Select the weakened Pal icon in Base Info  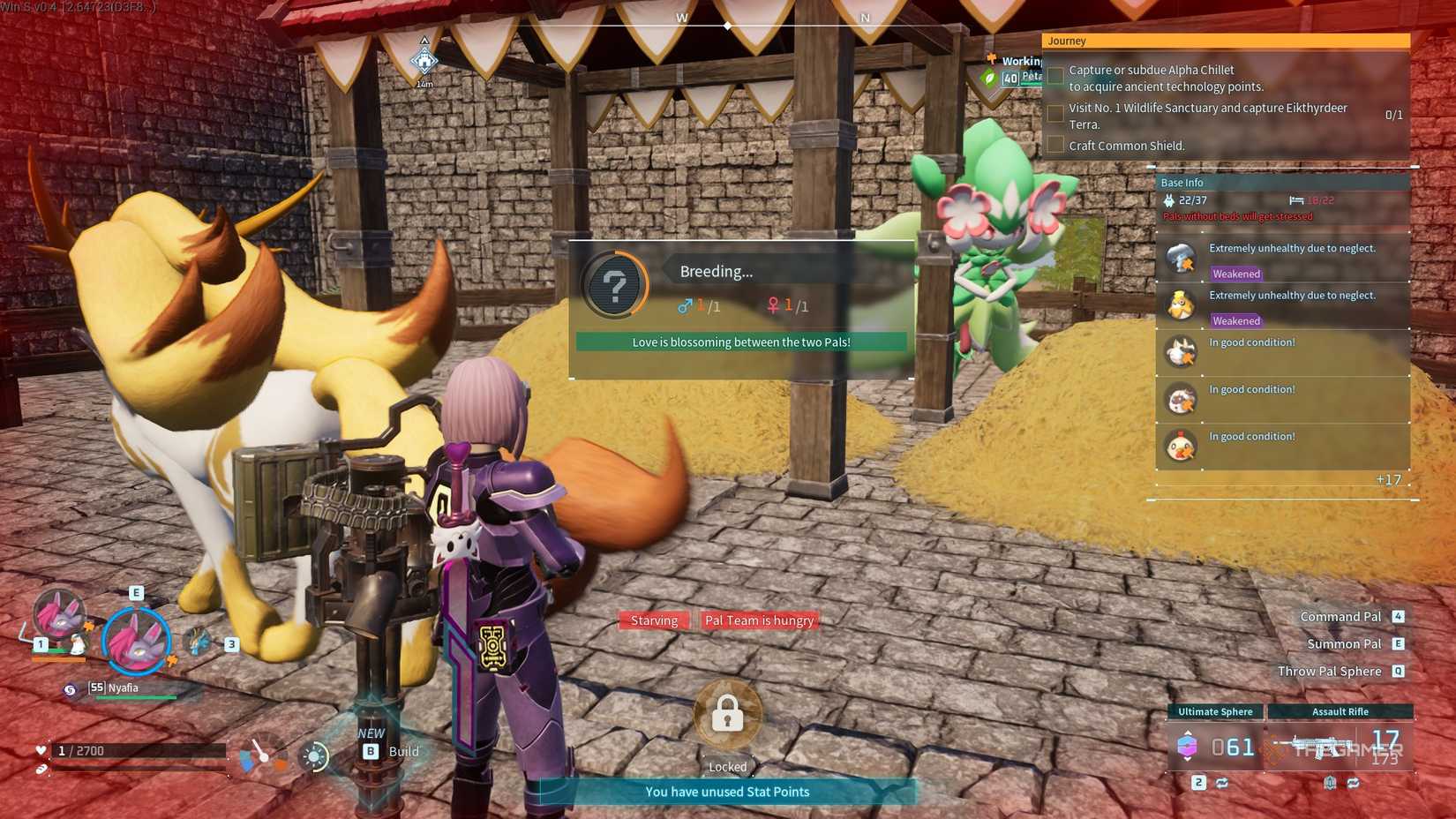1180,258
